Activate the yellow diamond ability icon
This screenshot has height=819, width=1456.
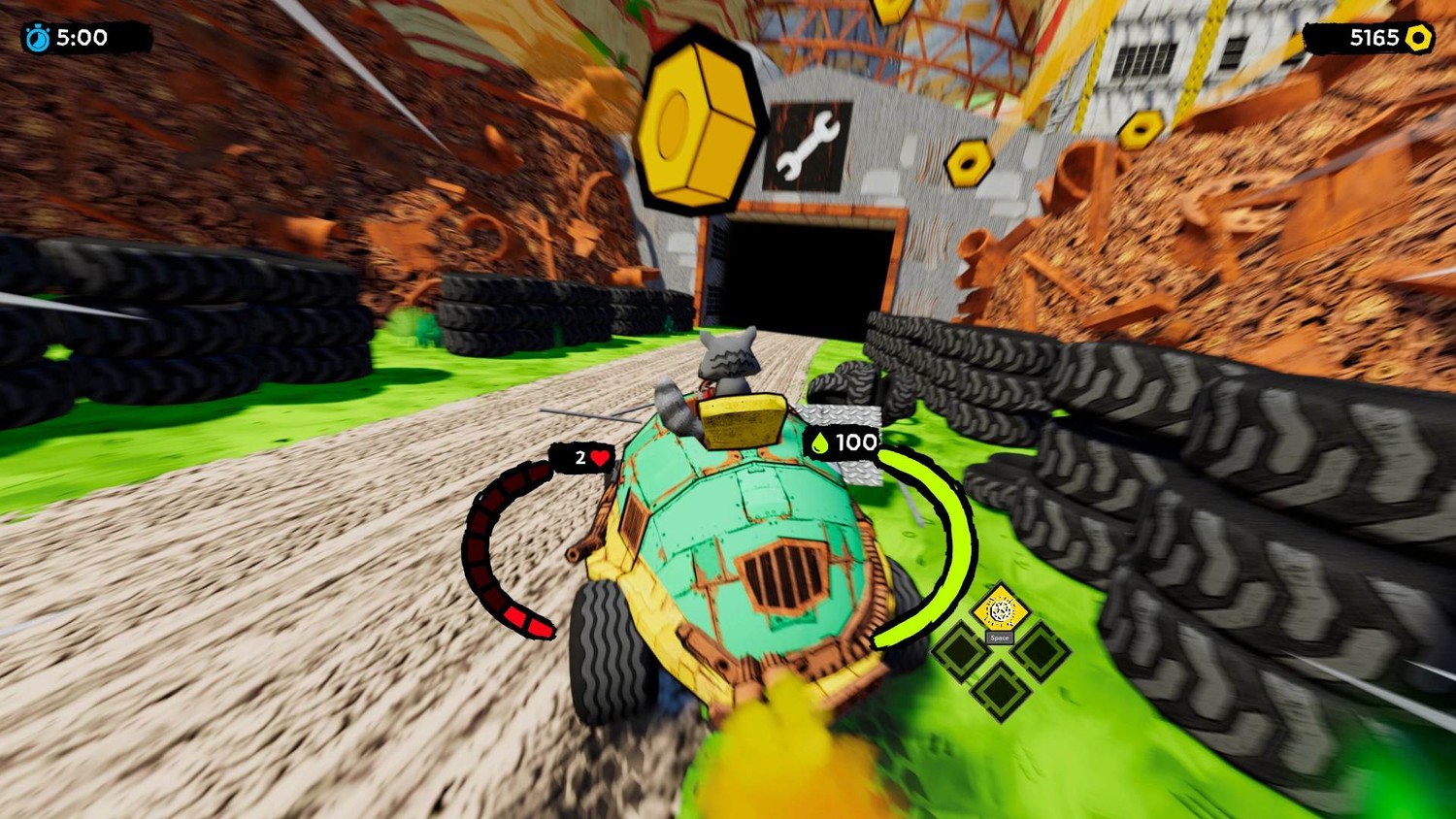coord(1000,611)
